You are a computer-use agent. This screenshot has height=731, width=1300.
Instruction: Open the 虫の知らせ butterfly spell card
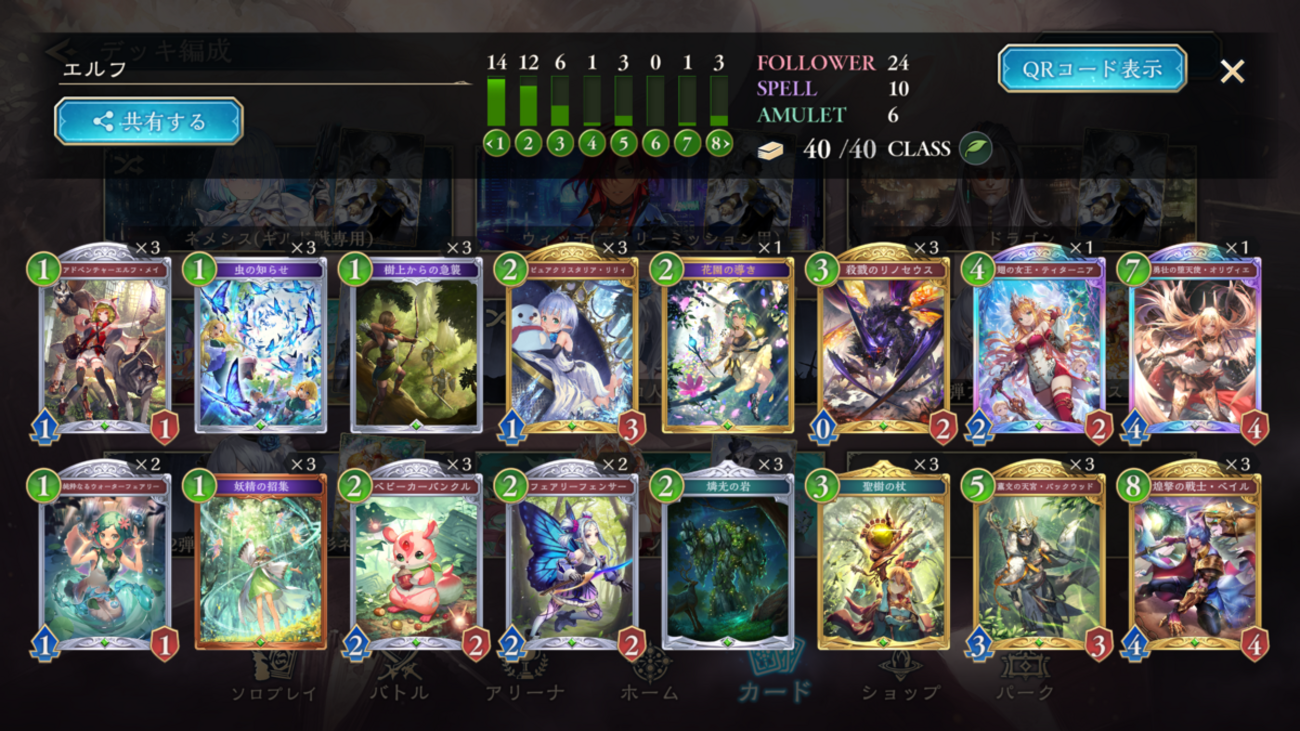(x=261, y=345)
